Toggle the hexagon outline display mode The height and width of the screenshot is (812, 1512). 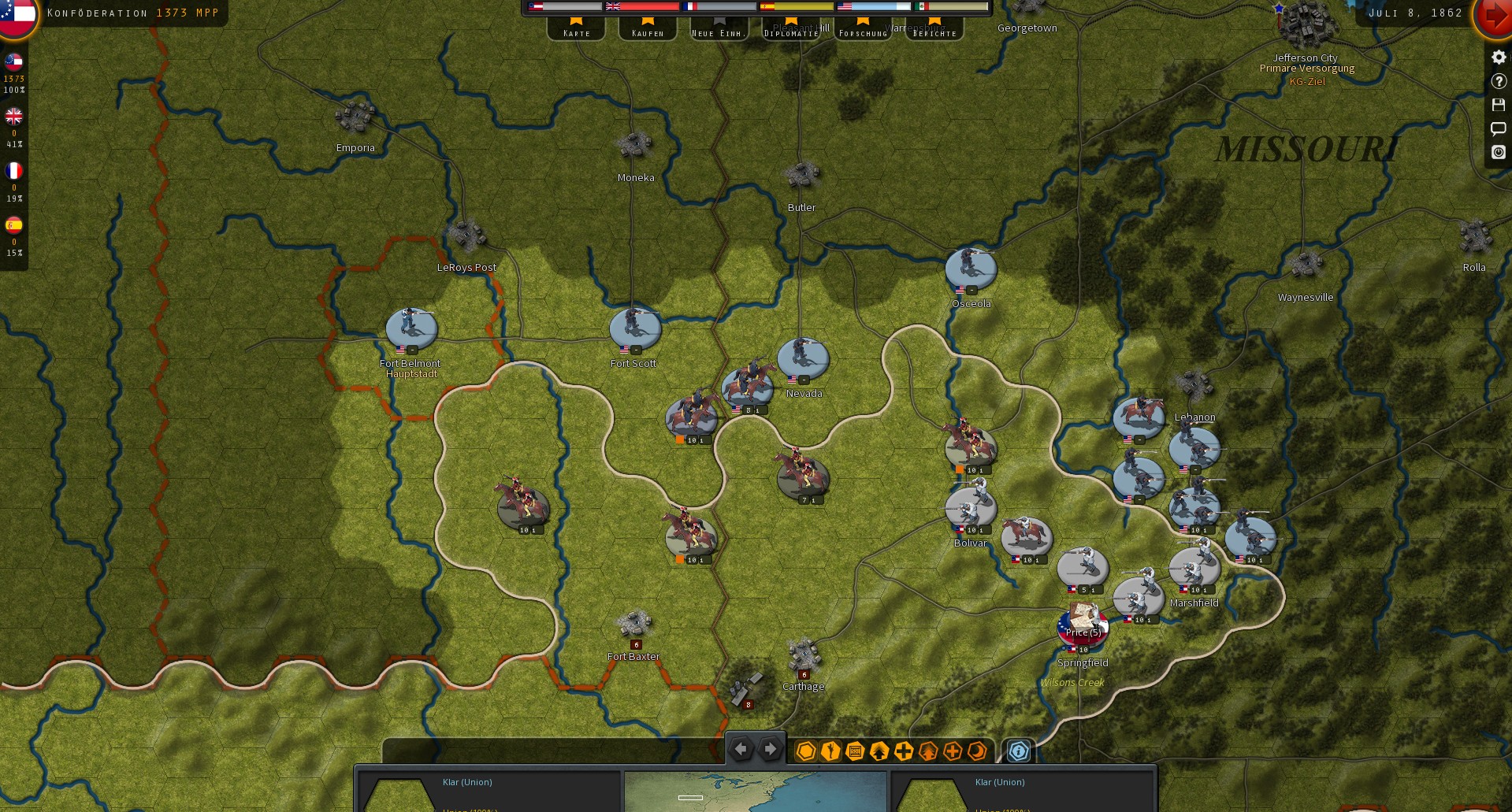805,752
